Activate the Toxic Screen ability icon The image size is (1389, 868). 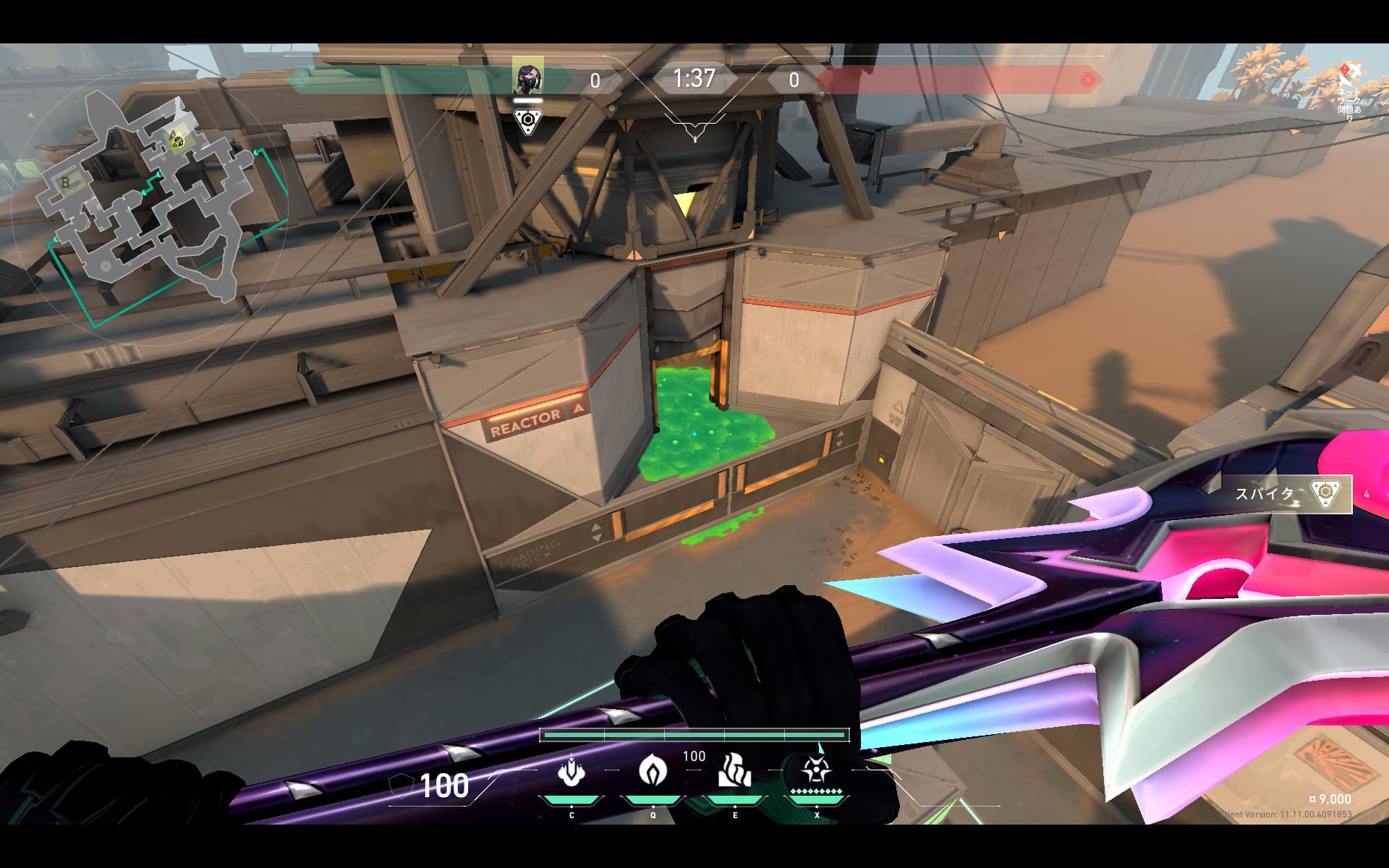(x=734, y=770)
